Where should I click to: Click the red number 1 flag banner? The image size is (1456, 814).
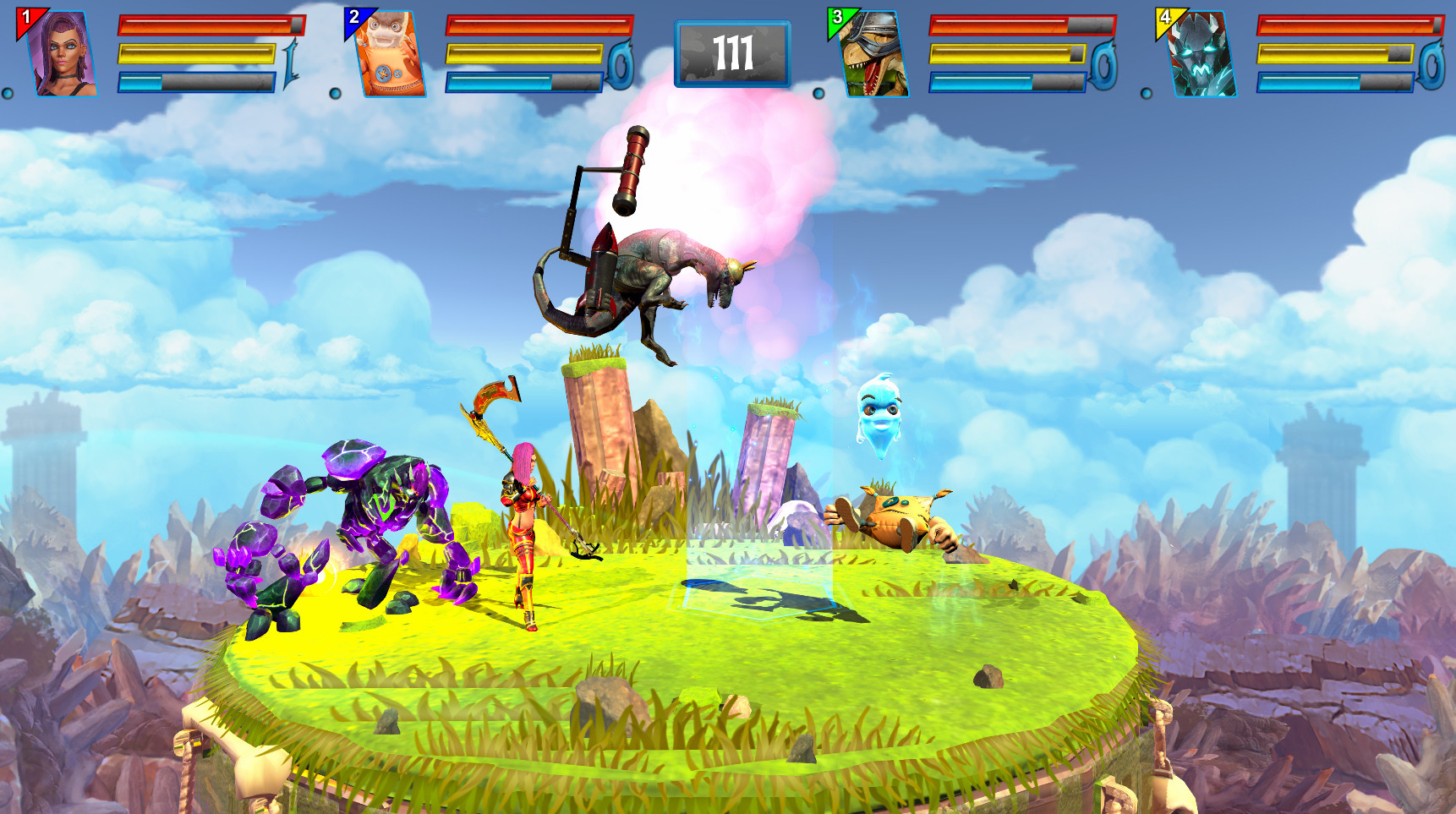coord(25,15)
